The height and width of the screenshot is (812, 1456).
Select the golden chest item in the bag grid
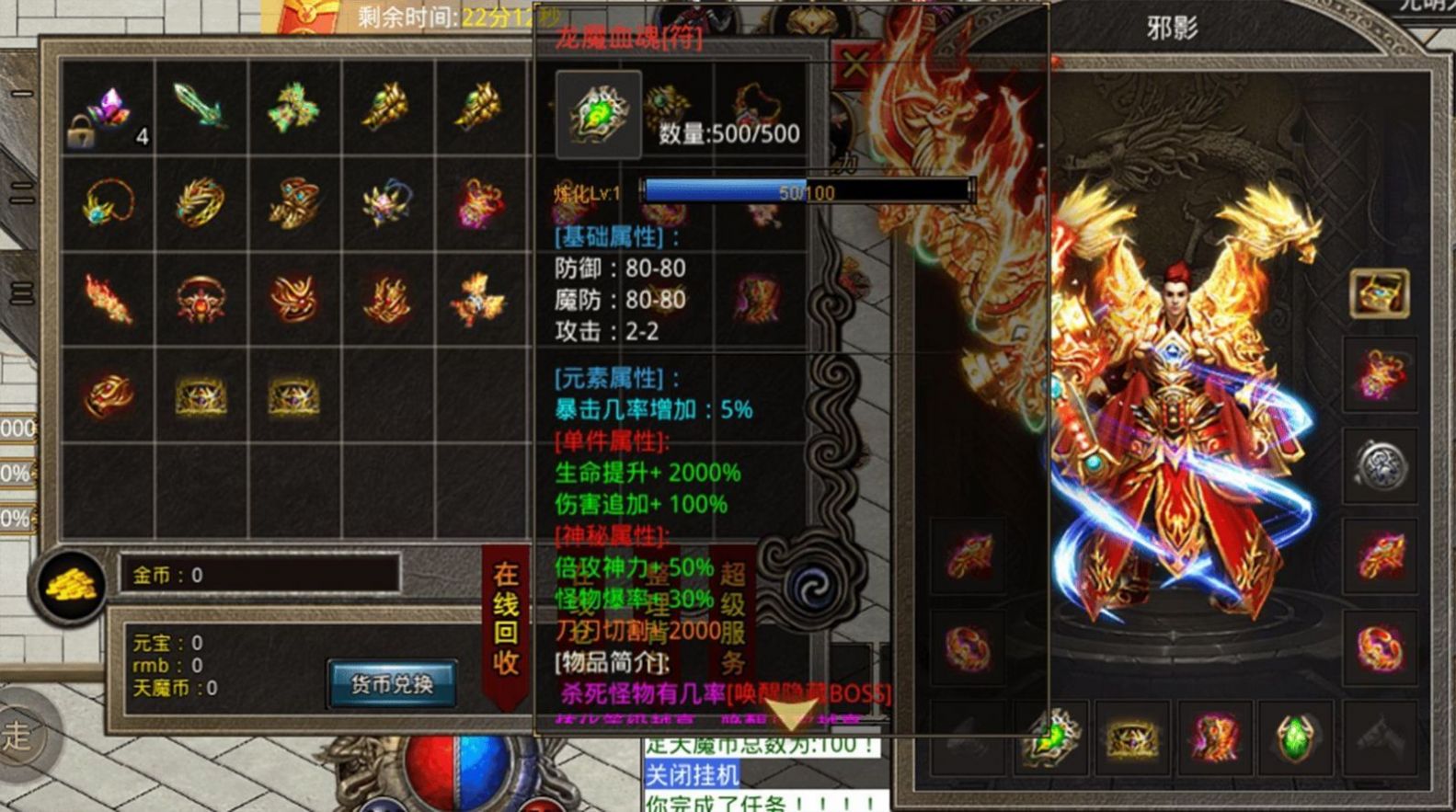(201, 394)
